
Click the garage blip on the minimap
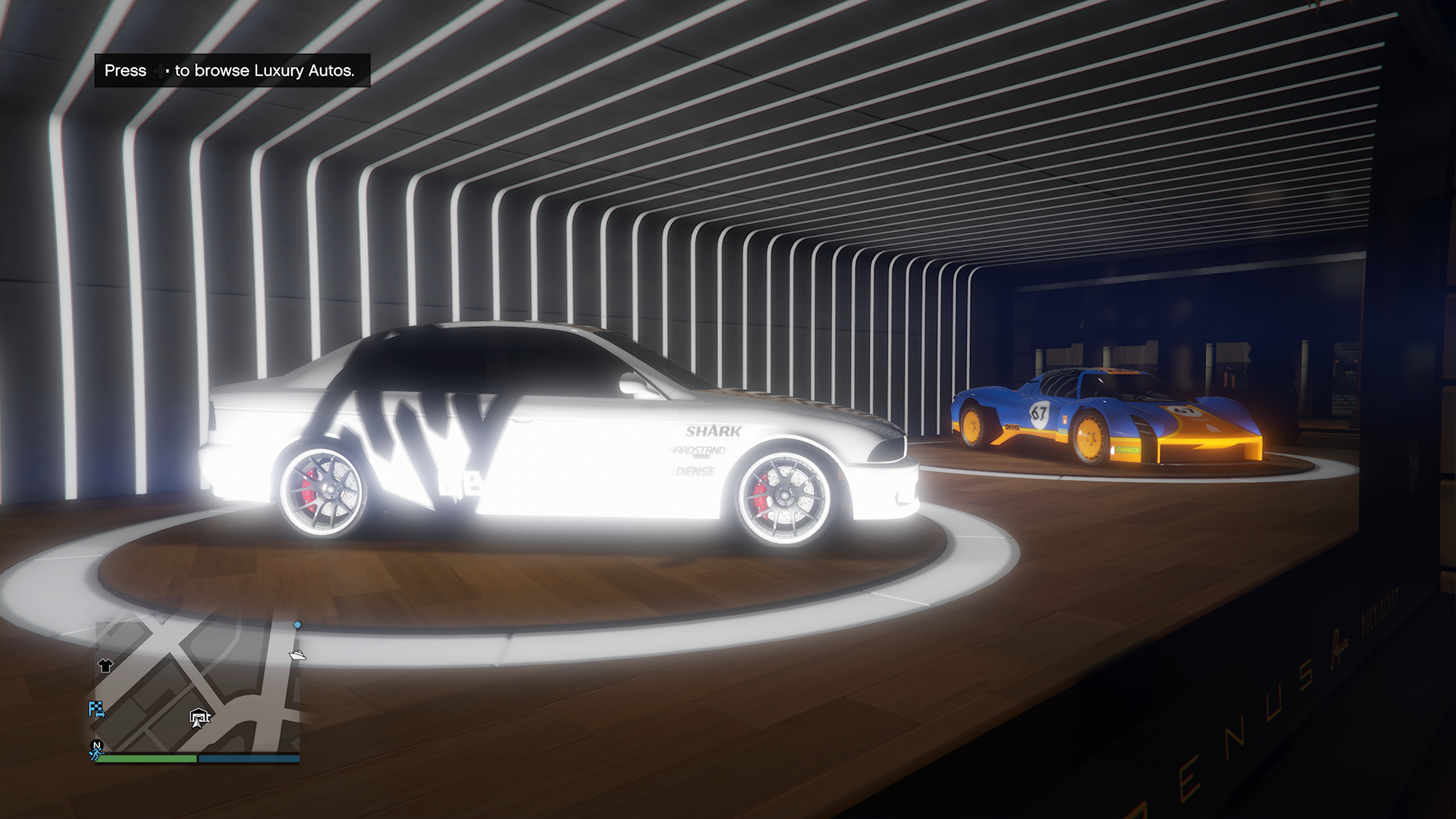point(199,715)
